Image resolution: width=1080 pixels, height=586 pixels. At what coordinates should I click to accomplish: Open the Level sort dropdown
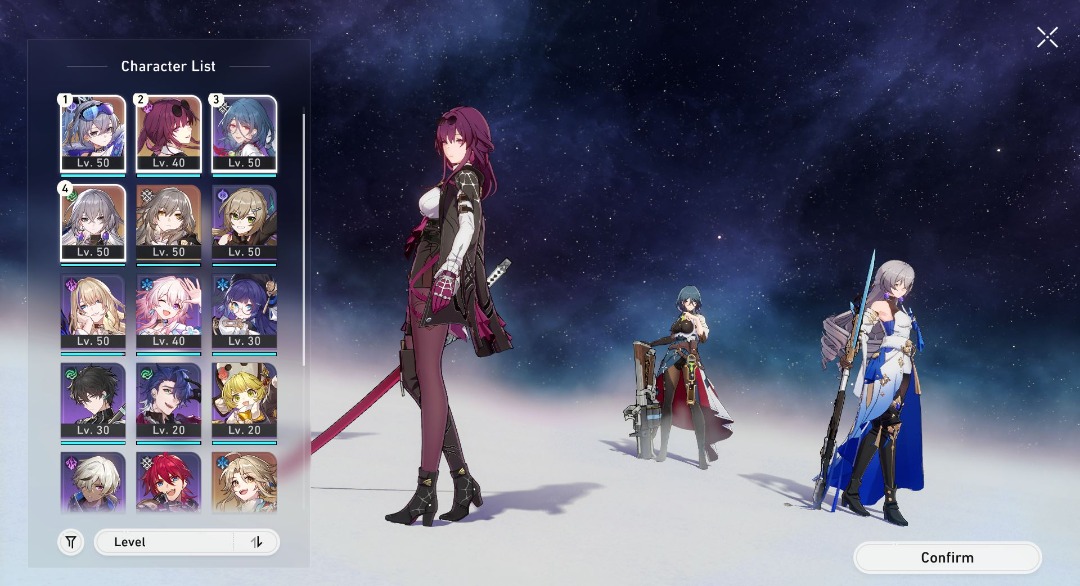click(x=165, y=542)
